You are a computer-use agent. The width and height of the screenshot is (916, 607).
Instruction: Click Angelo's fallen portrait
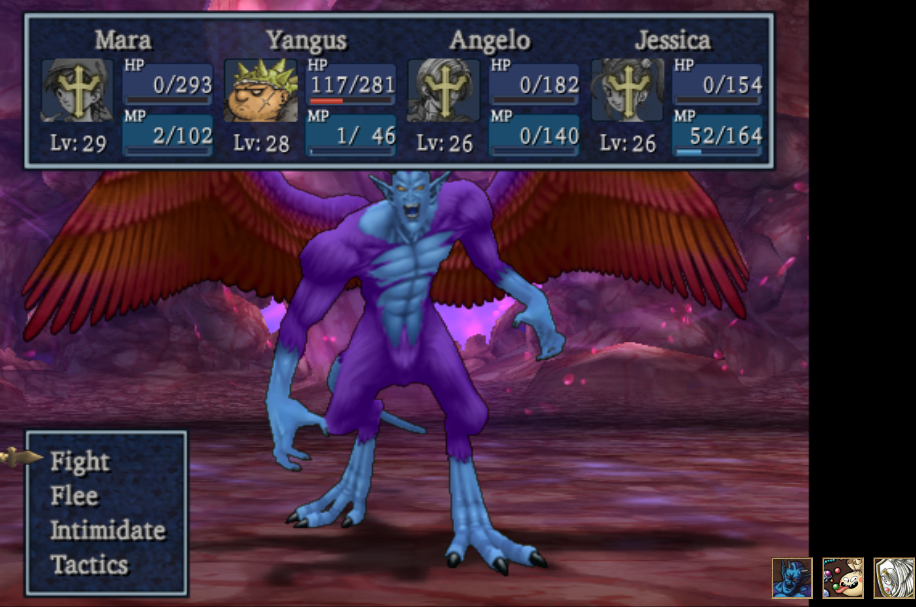[x=443, y=91]
